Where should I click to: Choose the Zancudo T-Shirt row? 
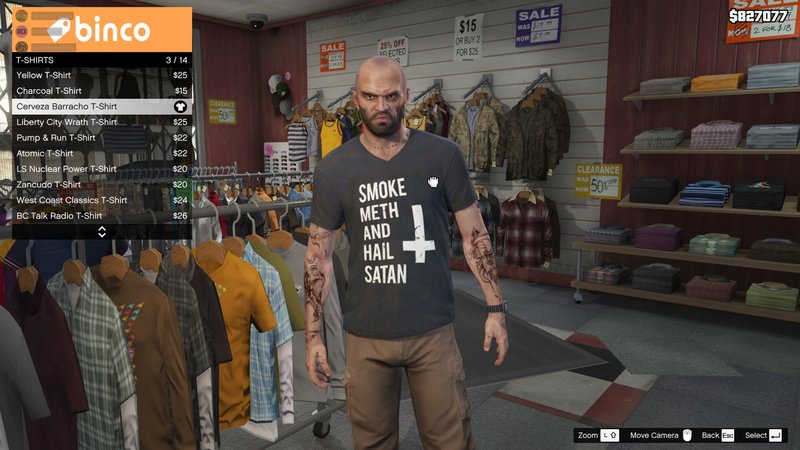coord(100,184)
